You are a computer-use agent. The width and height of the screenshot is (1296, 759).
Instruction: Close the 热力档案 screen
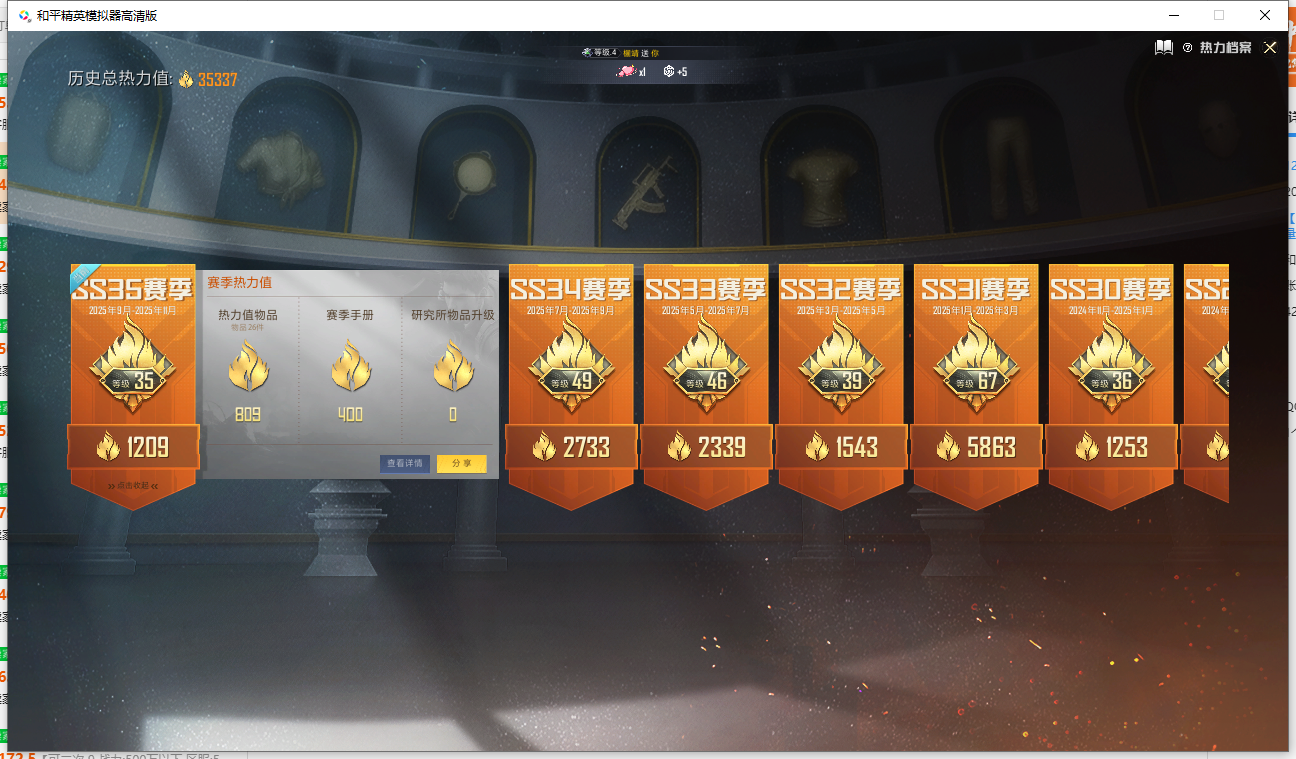pyautogui.click(x=1270, y=48)
